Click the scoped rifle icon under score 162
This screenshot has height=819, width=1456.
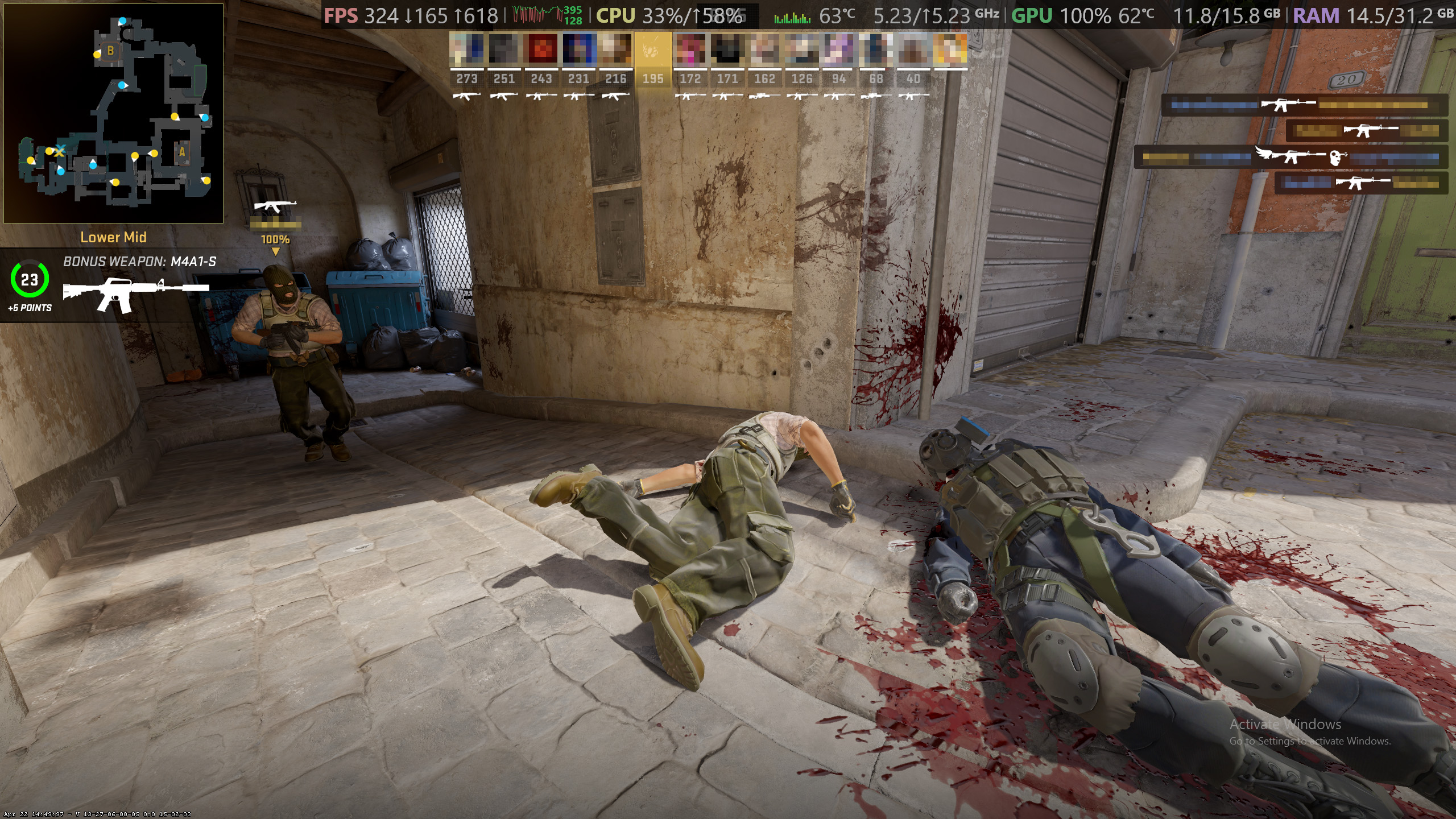click(765, 97)
